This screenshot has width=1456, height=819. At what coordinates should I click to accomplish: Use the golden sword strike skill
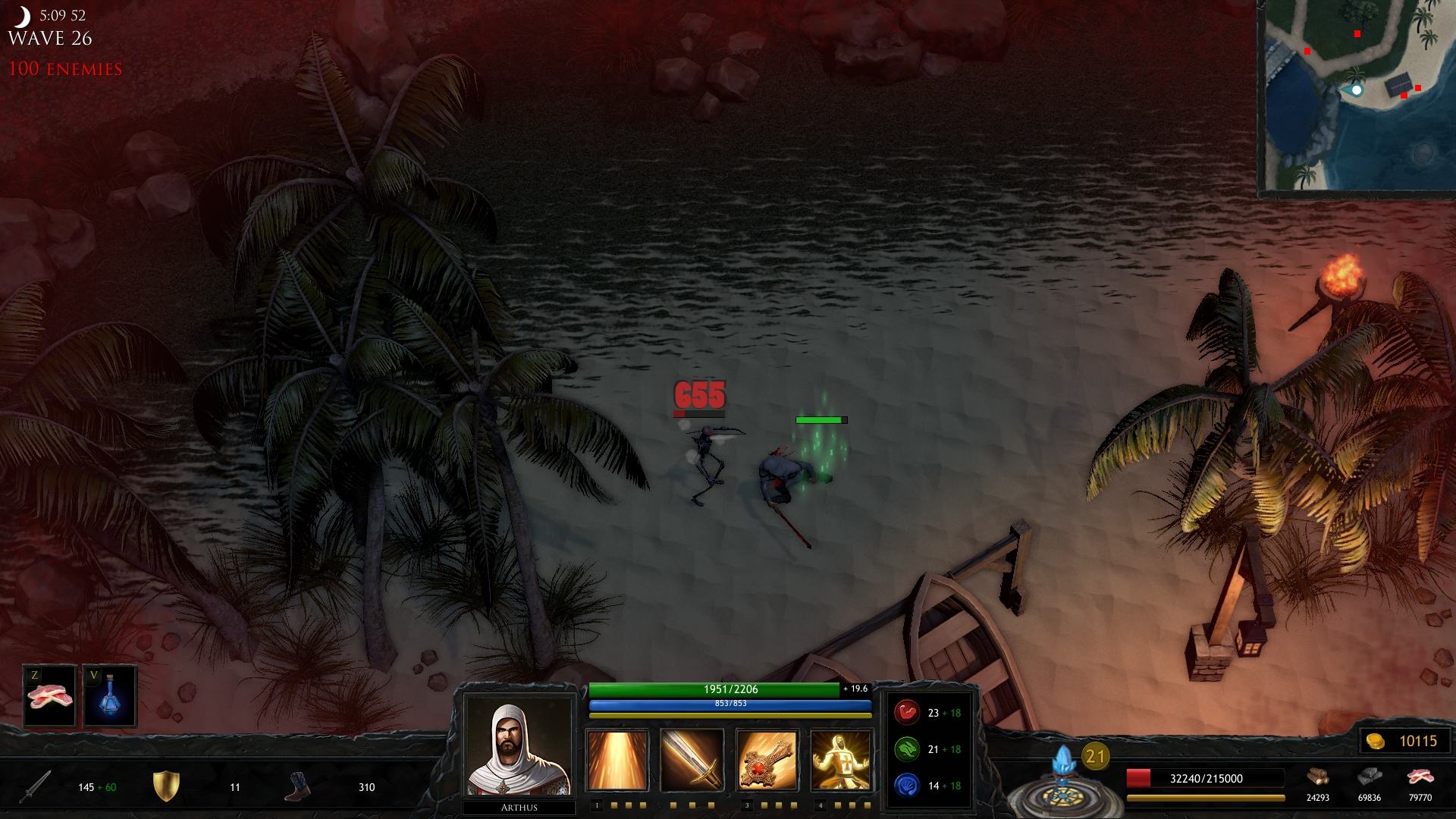click(x=691, y=760)
